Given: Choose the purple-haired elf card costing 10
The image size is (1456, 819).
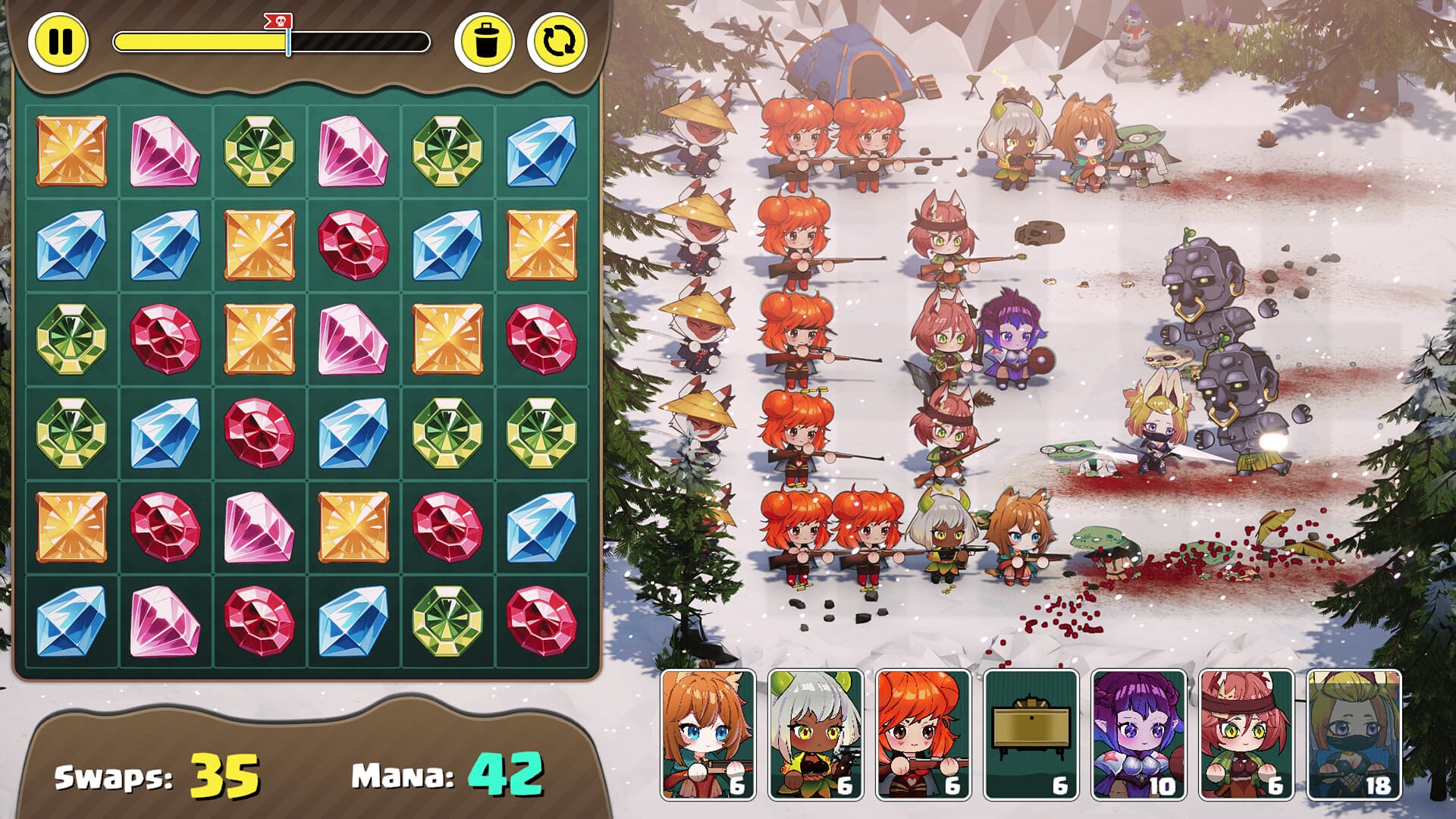Looking at the screenshot, I should tap(1139, 734).
